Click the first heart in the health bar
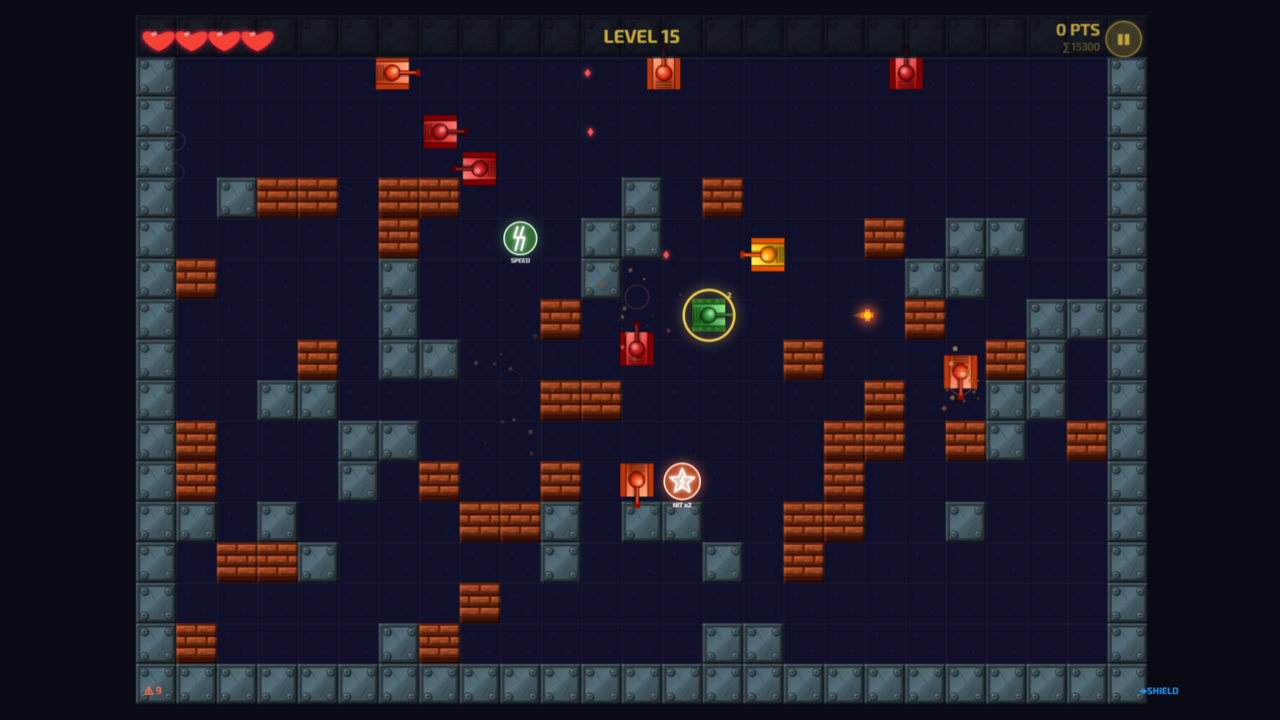The height and width of the screenshot is (720, 1280). pos(156,38)
